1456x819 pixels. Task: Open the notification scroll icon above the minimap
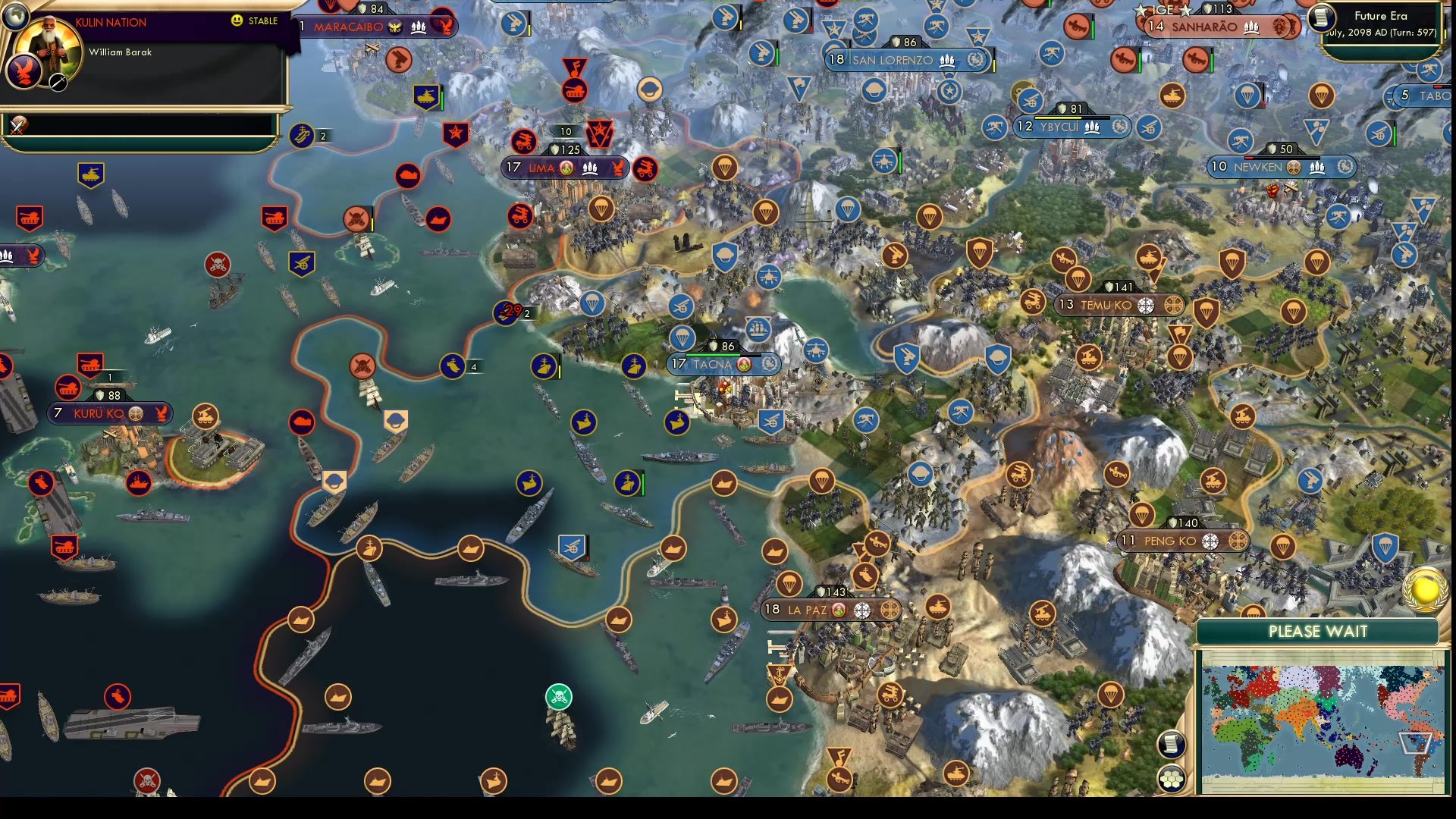tap(1172, 742)
